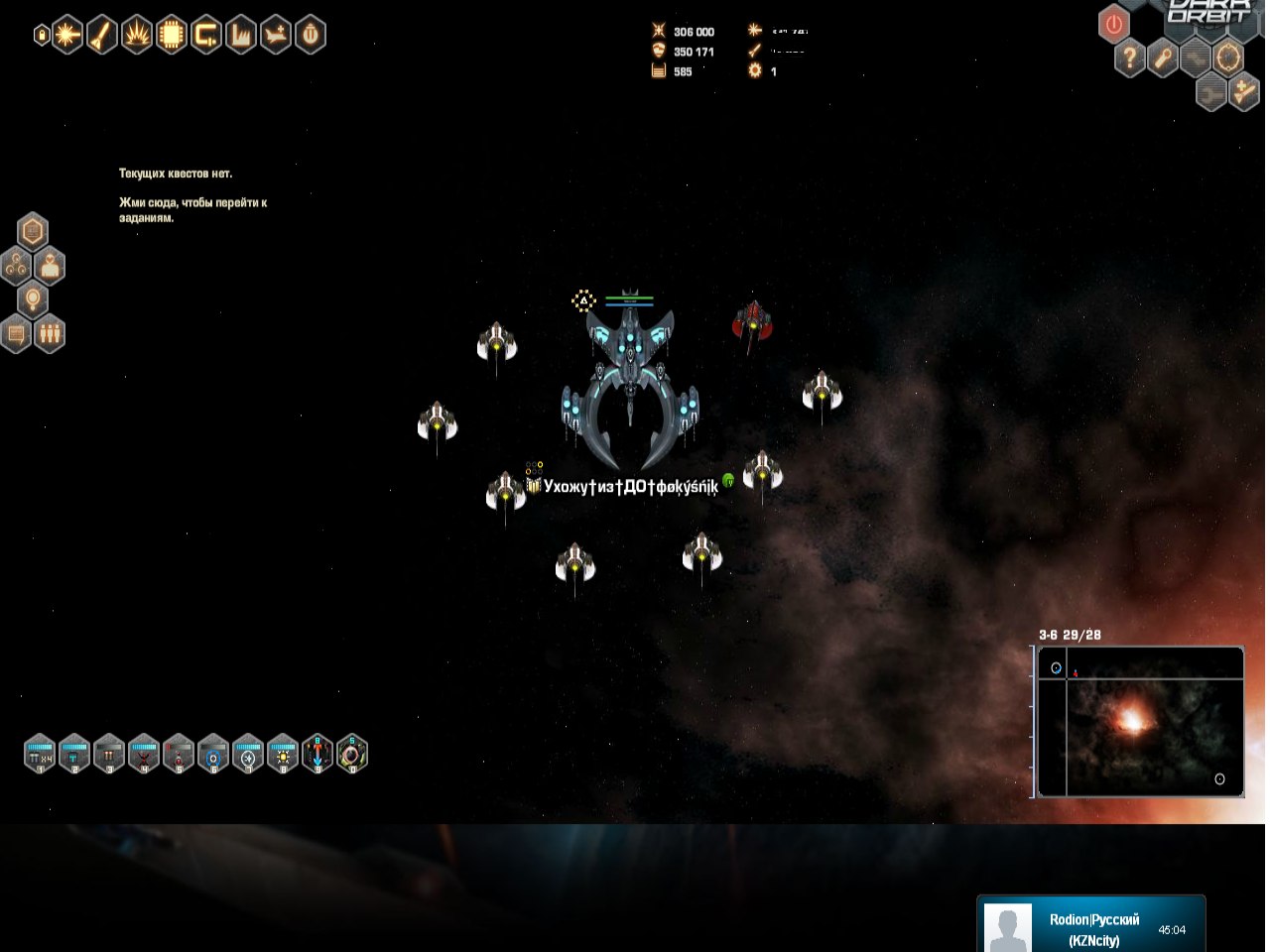Select the factory icon in top bar
1270x952 pixels.
[240, 36]
